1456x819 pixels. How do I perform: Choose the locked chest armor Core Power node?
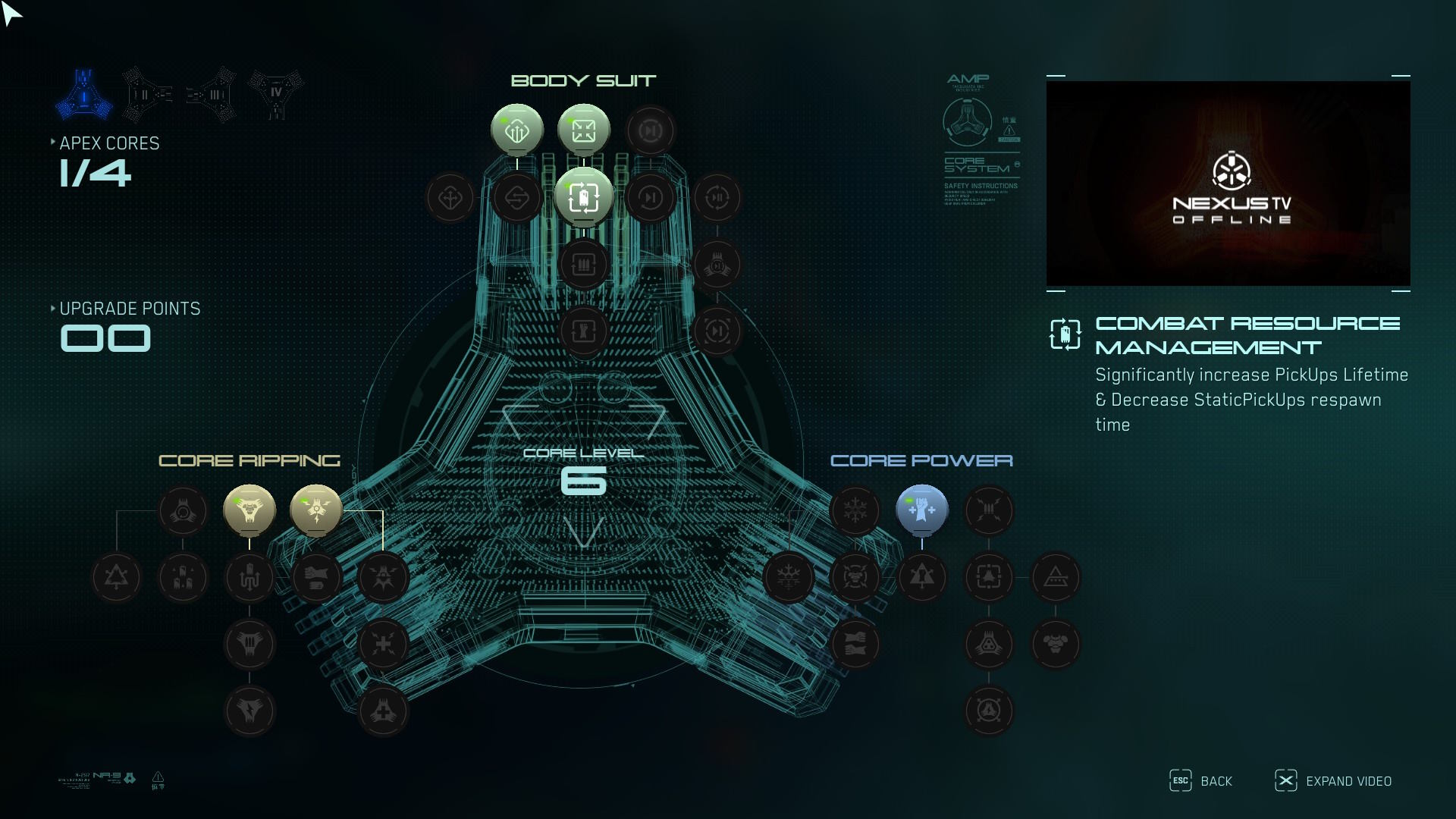tap(1055, 645)
